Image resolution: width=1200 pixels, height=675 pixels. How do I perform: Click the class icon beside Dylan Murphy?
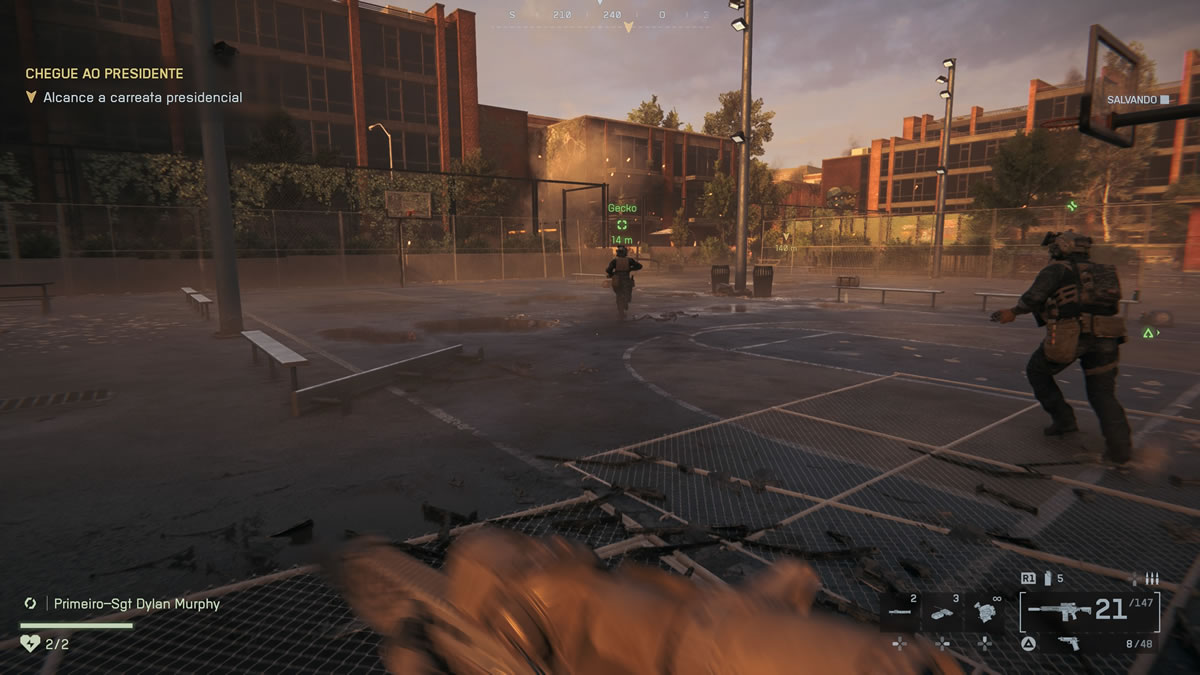click(x=30, y=604)
